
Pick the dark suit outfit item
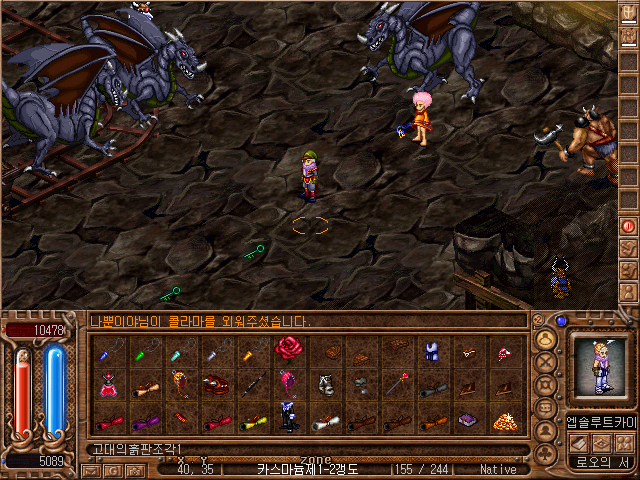click(x=288, y=420)
